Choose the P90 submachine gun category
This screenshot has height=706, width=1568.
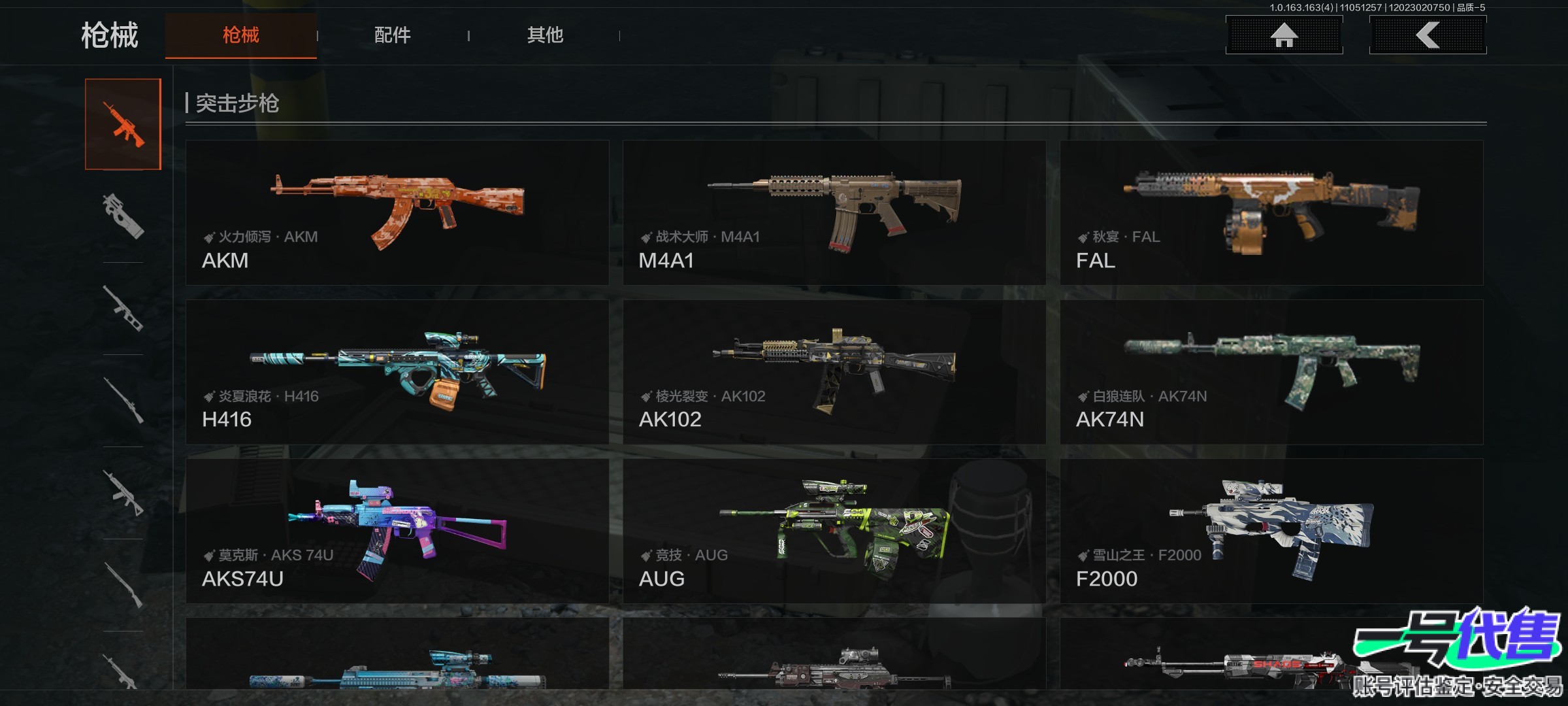coord(123,216)
